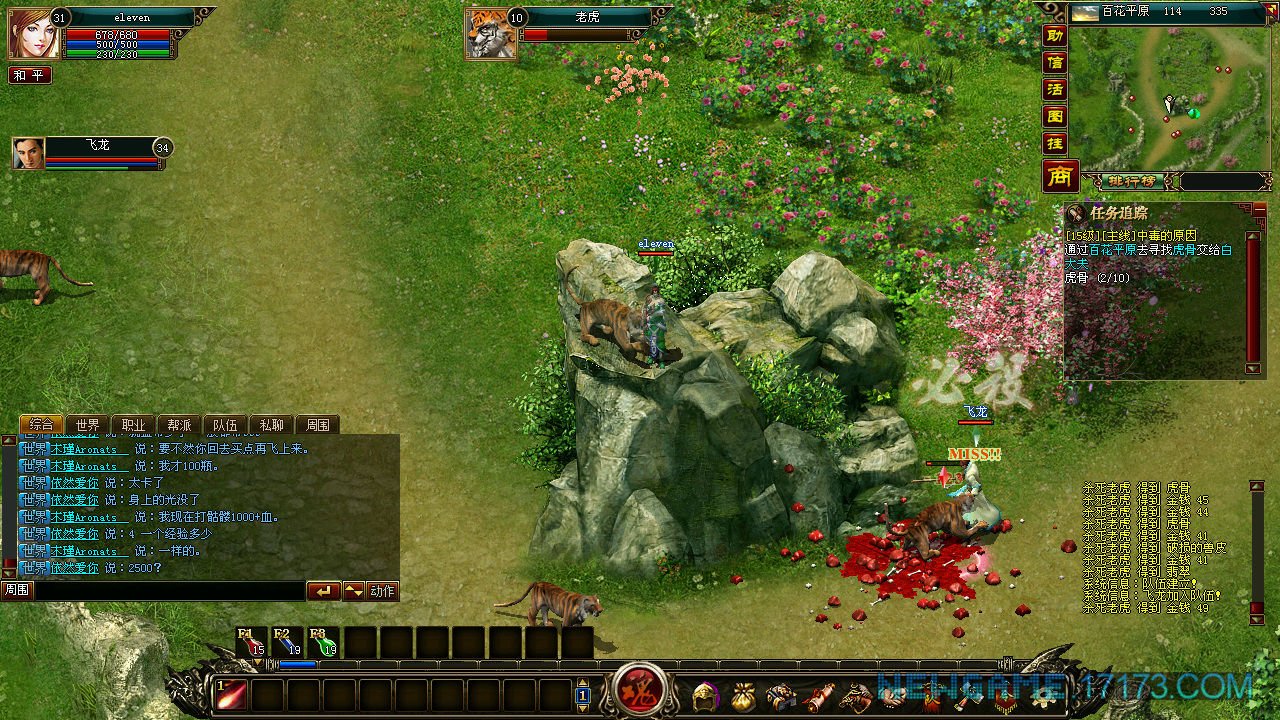Open the 动作 actions button
The height and width of the screenshot is (720, 1280).
[x=383, y=591]
